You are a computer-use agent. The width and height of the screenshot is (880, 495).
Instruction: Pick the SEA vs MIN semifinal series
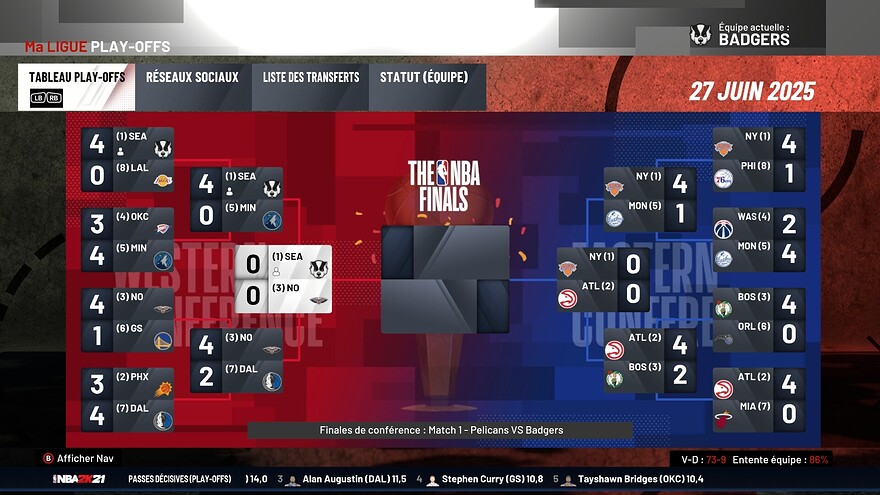pyautogui.click(x=236, y=200)
